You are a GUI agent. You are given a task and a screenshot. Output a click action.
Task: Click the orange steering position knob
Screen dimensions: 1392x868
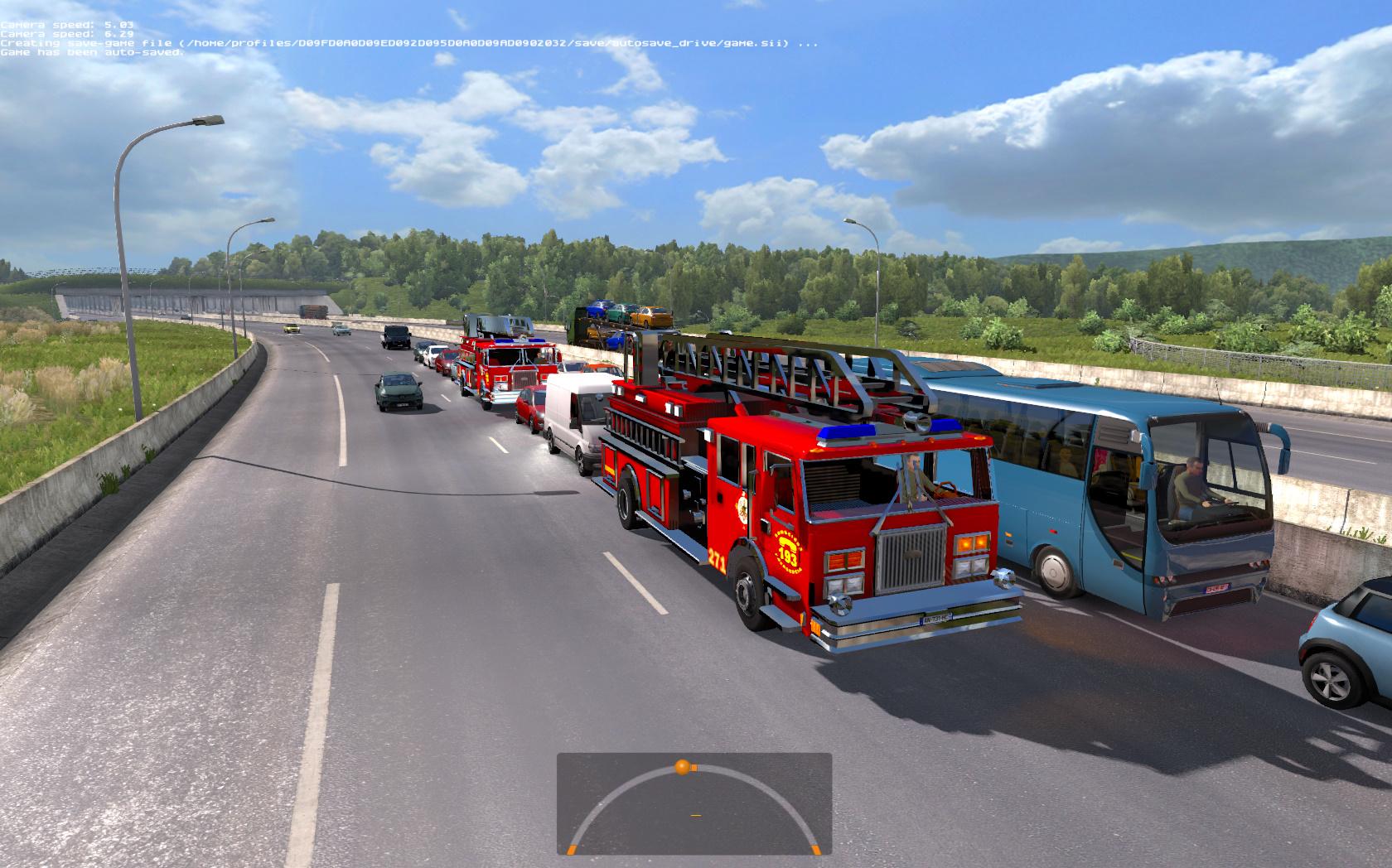pos(682,766)
